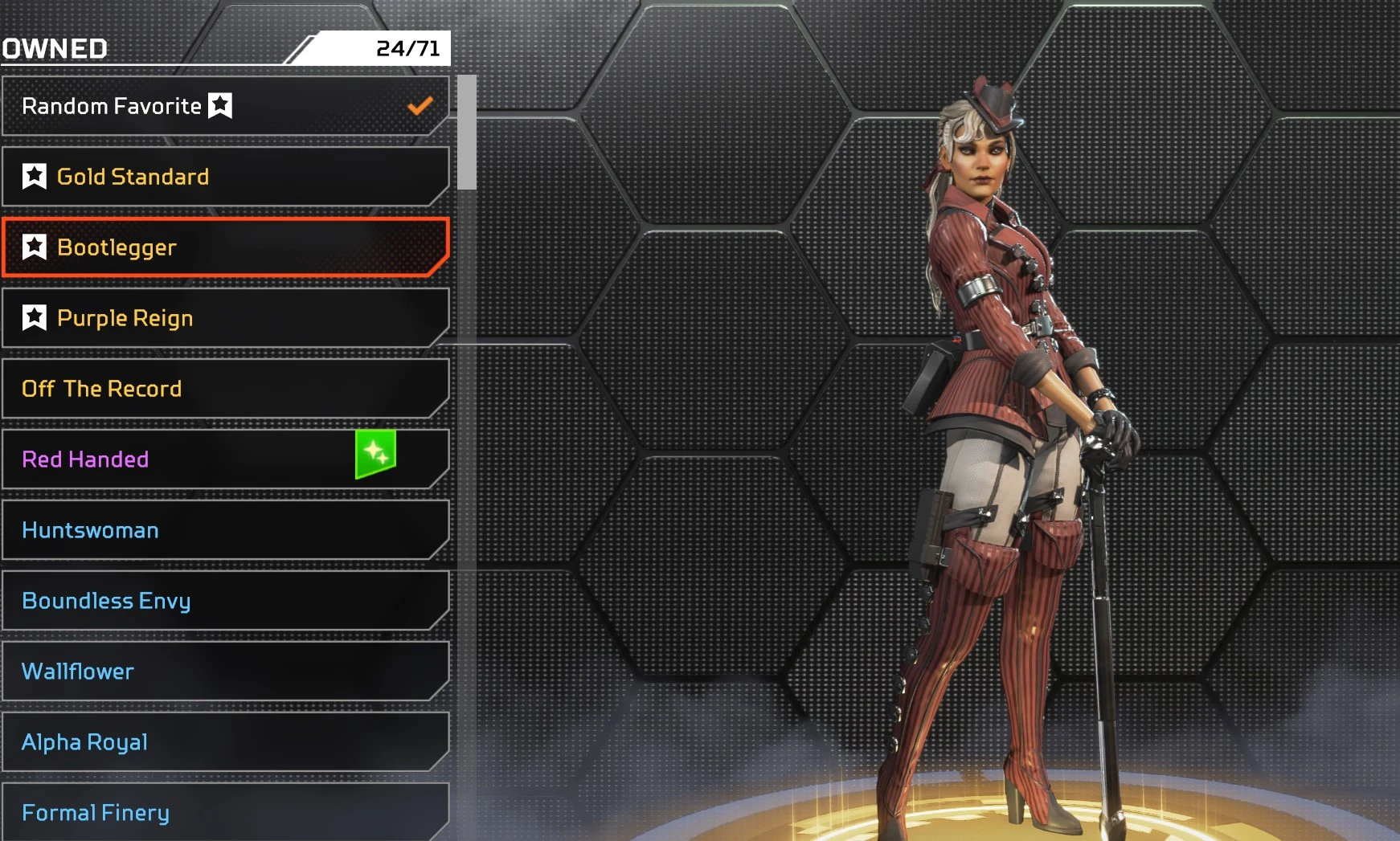This screenshot has width=1400, height=841.
Task: Toggle the favorite star on Gold Standard
Action: click(x=35, y=176)
